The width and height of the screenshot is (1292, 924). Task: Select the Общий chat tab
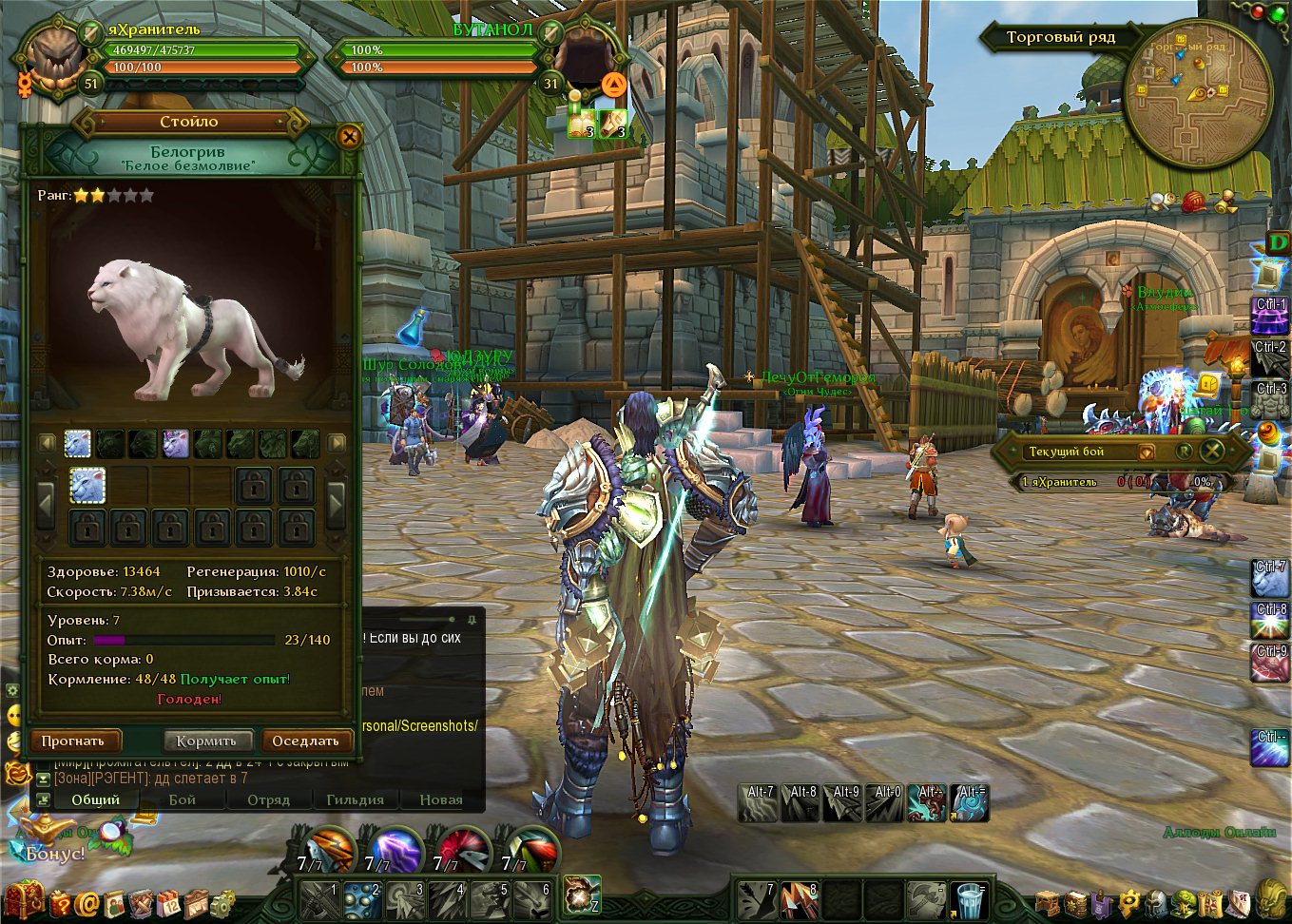click(x=96, y=799)
